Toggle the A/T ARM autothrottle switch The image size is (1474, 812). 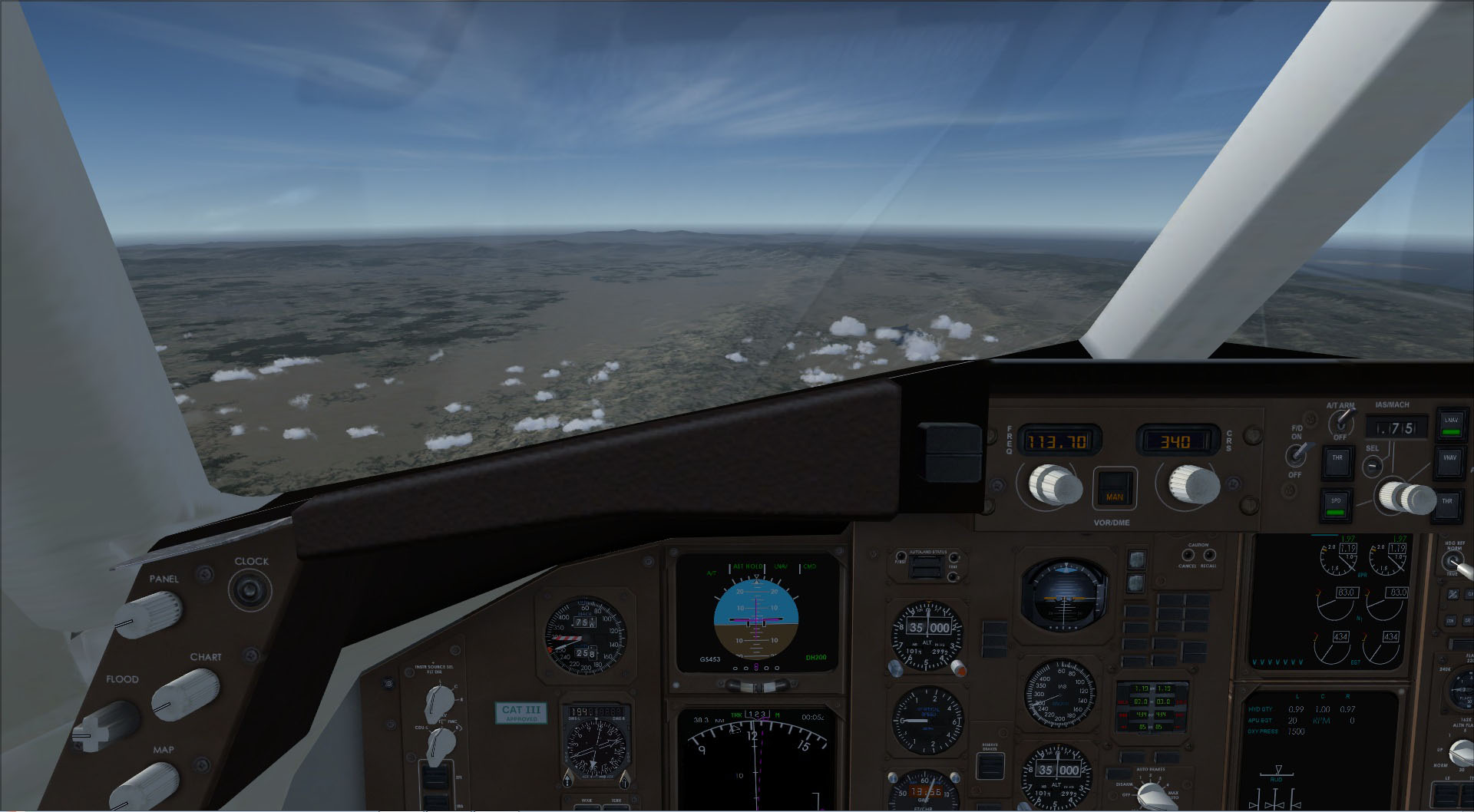pos(1342,421)
